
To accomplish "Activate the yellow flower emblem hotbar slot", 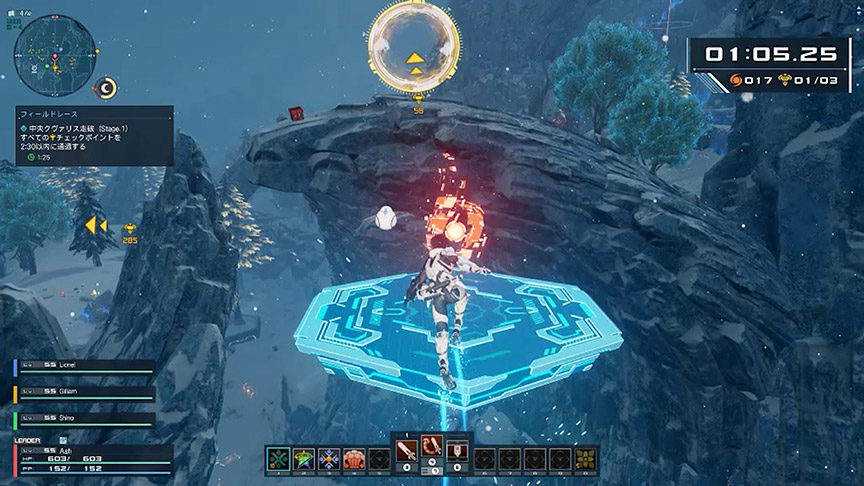I will coord(586,459).
